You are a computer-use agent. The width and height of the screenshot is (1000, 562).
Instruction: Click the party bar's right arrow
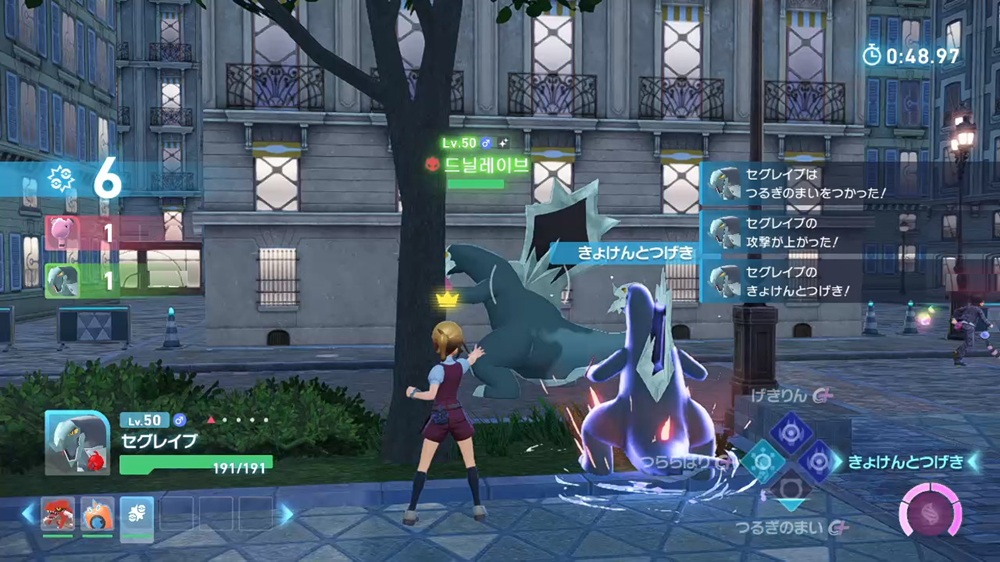pyautogui.click(x=287, y=514)
